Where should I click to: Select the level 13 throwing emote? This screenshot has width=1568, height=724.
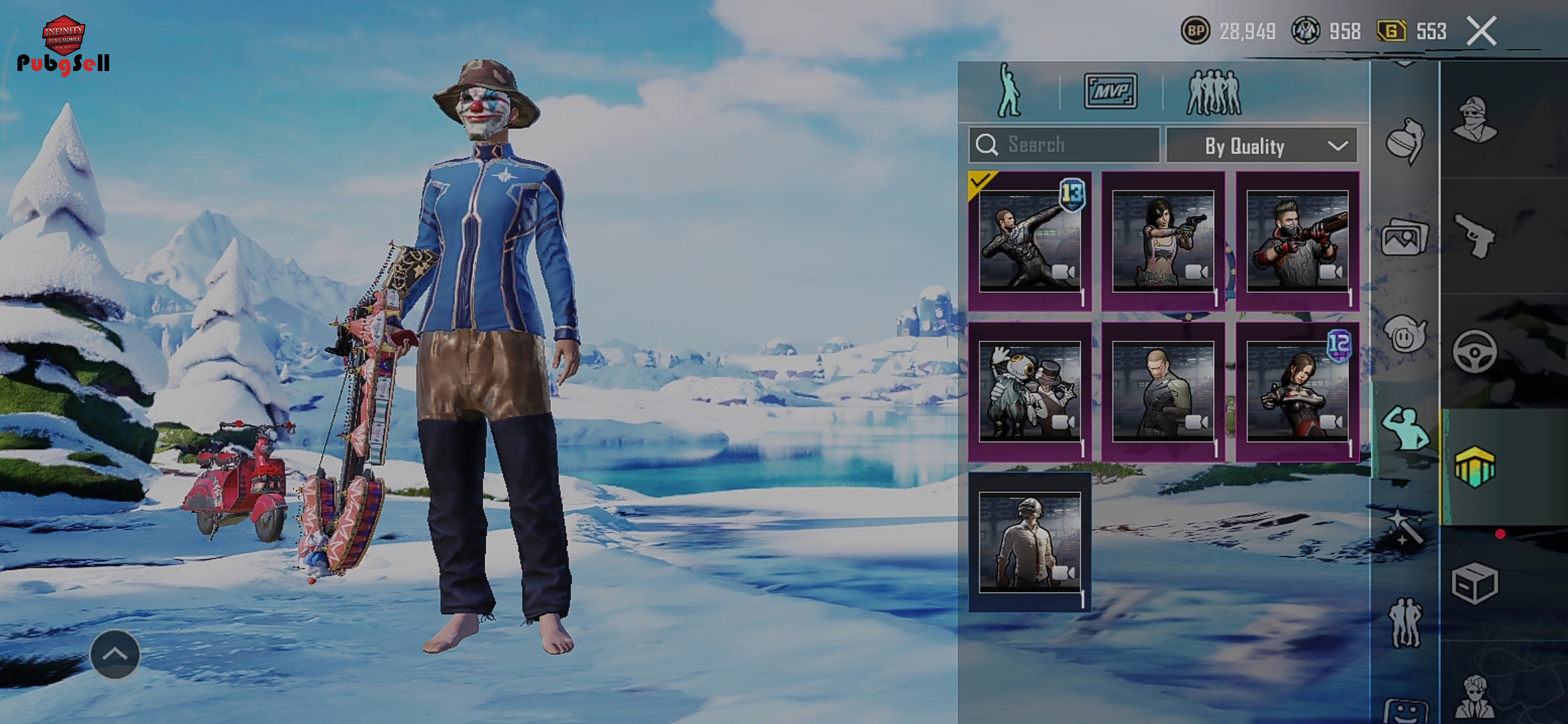tap(1030, 241)
